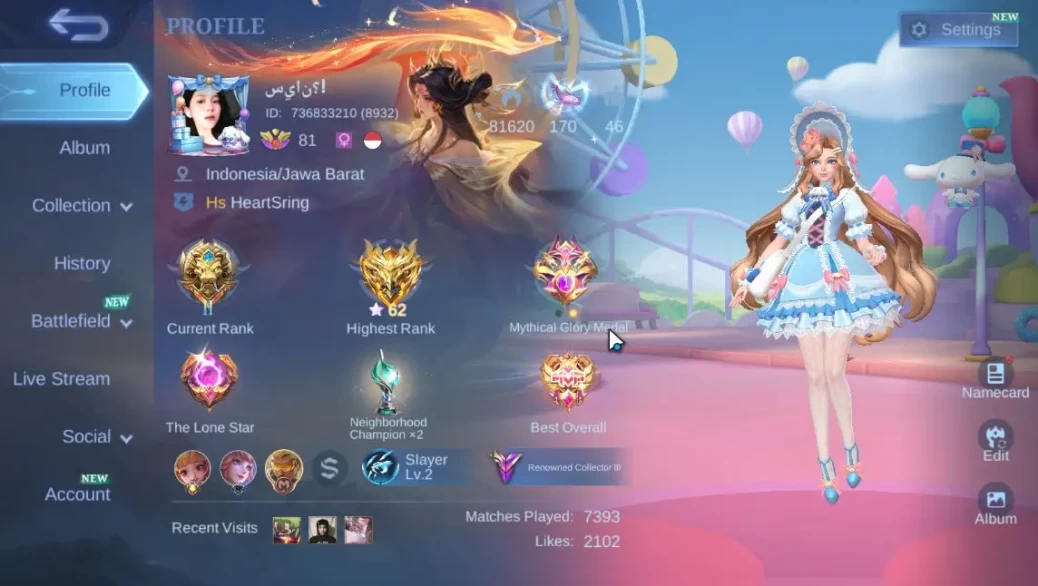1038x586 pixels.
Task: Click the Edit button
Action: (x=995, y=441)
